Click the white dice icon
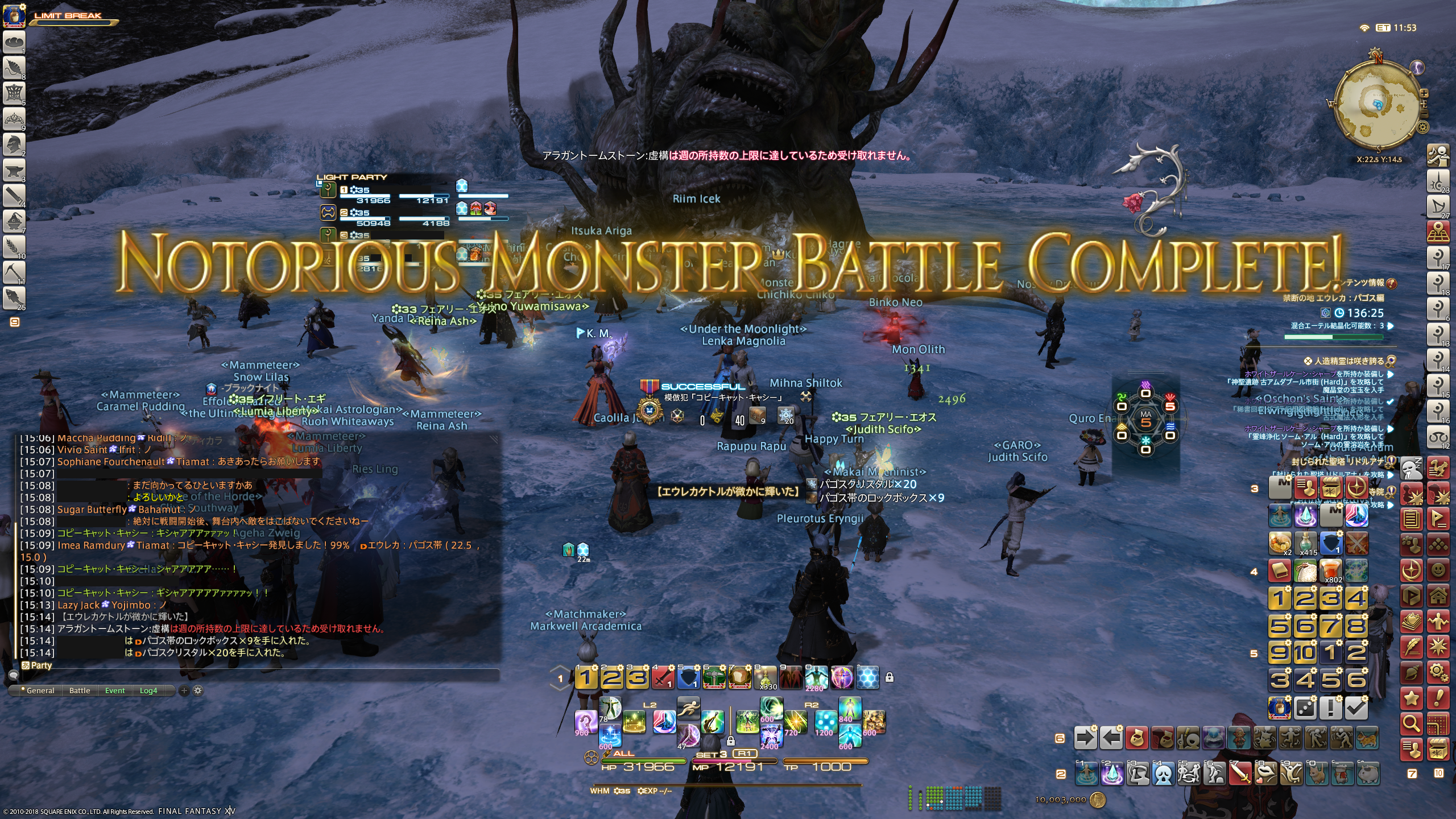The width and height of the screenshot is (1456, 819). (x=1305, y=708)
